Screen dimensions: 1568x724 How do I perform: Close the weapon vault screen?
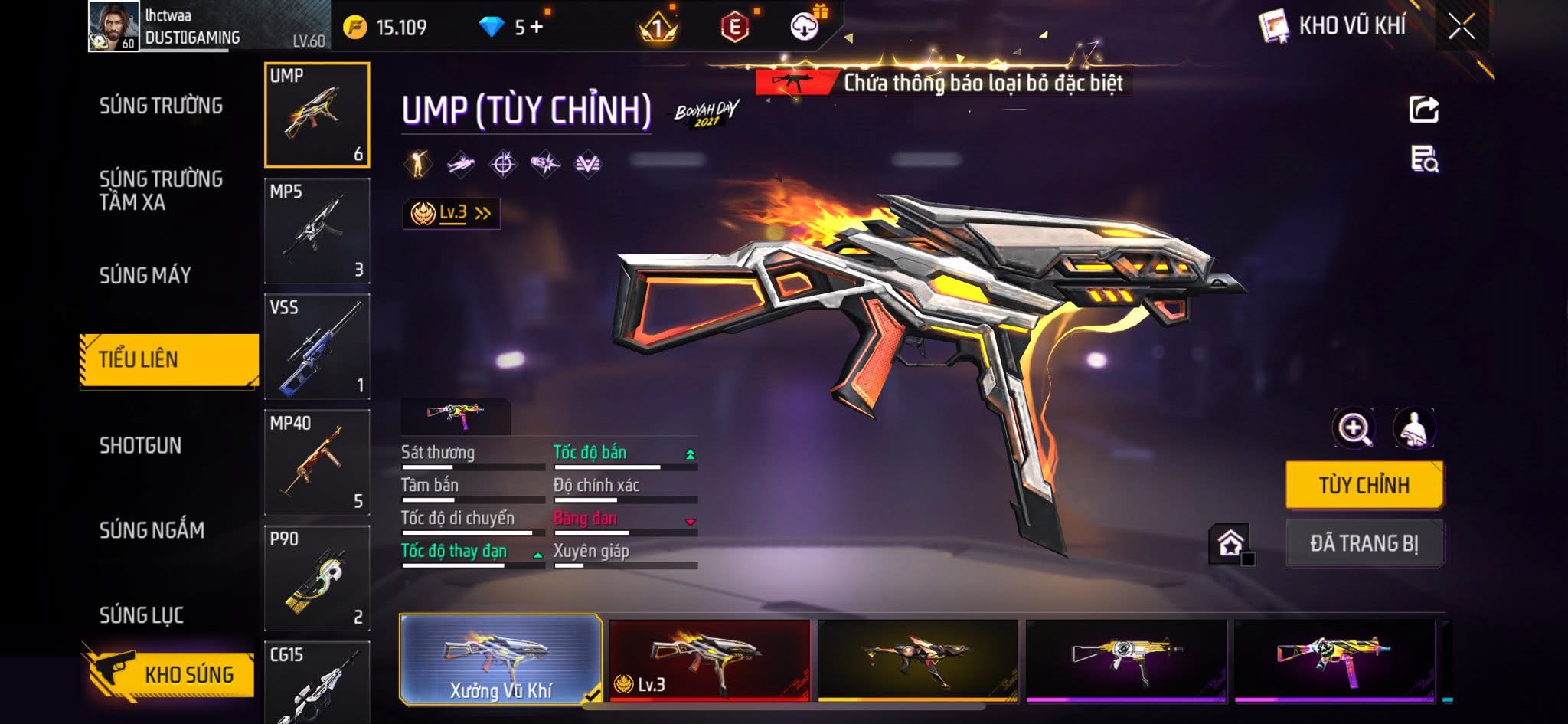tap(1461, 27)
